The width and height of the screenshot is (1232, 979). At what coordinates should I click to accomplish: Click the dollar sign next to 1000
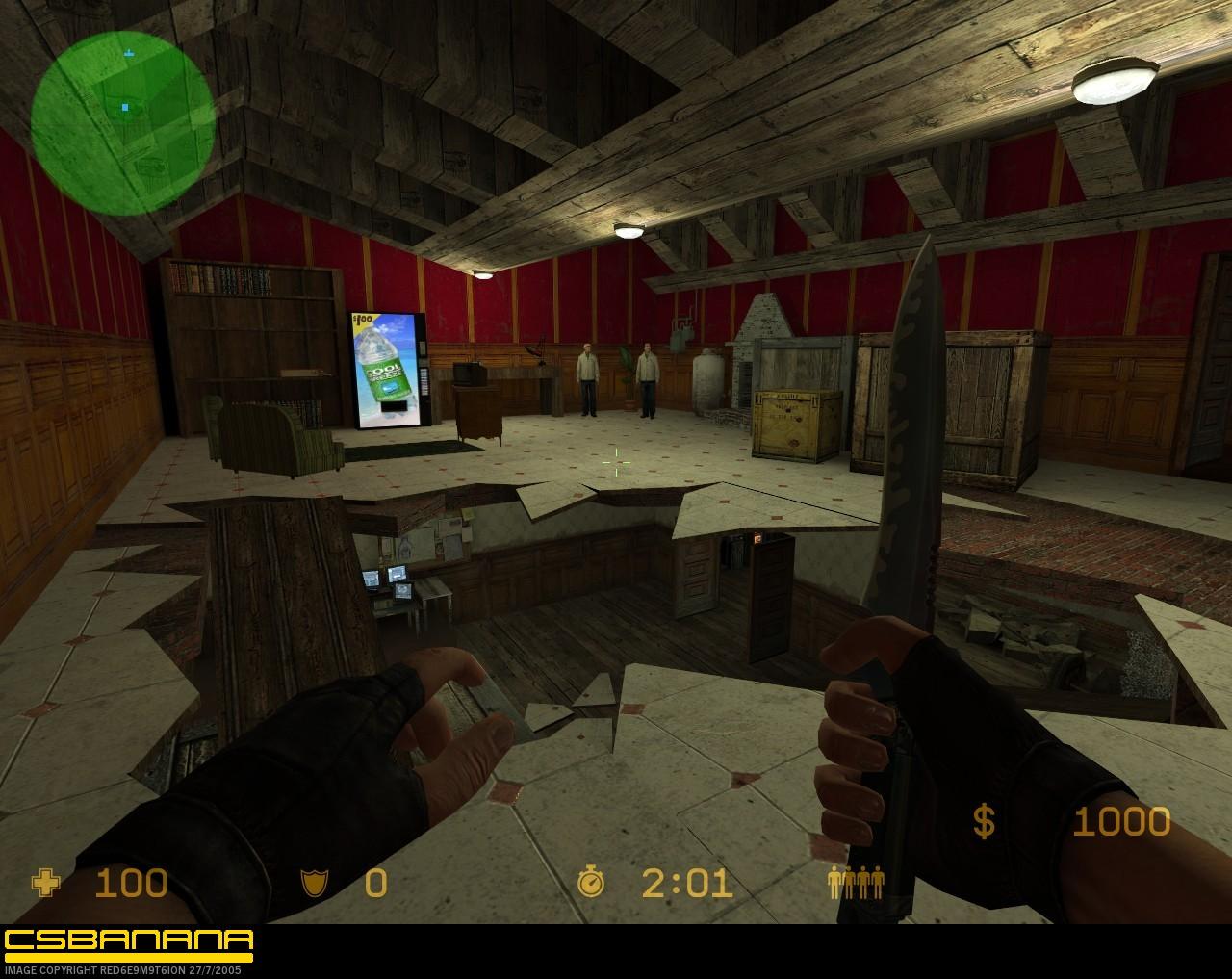point(982,821)
